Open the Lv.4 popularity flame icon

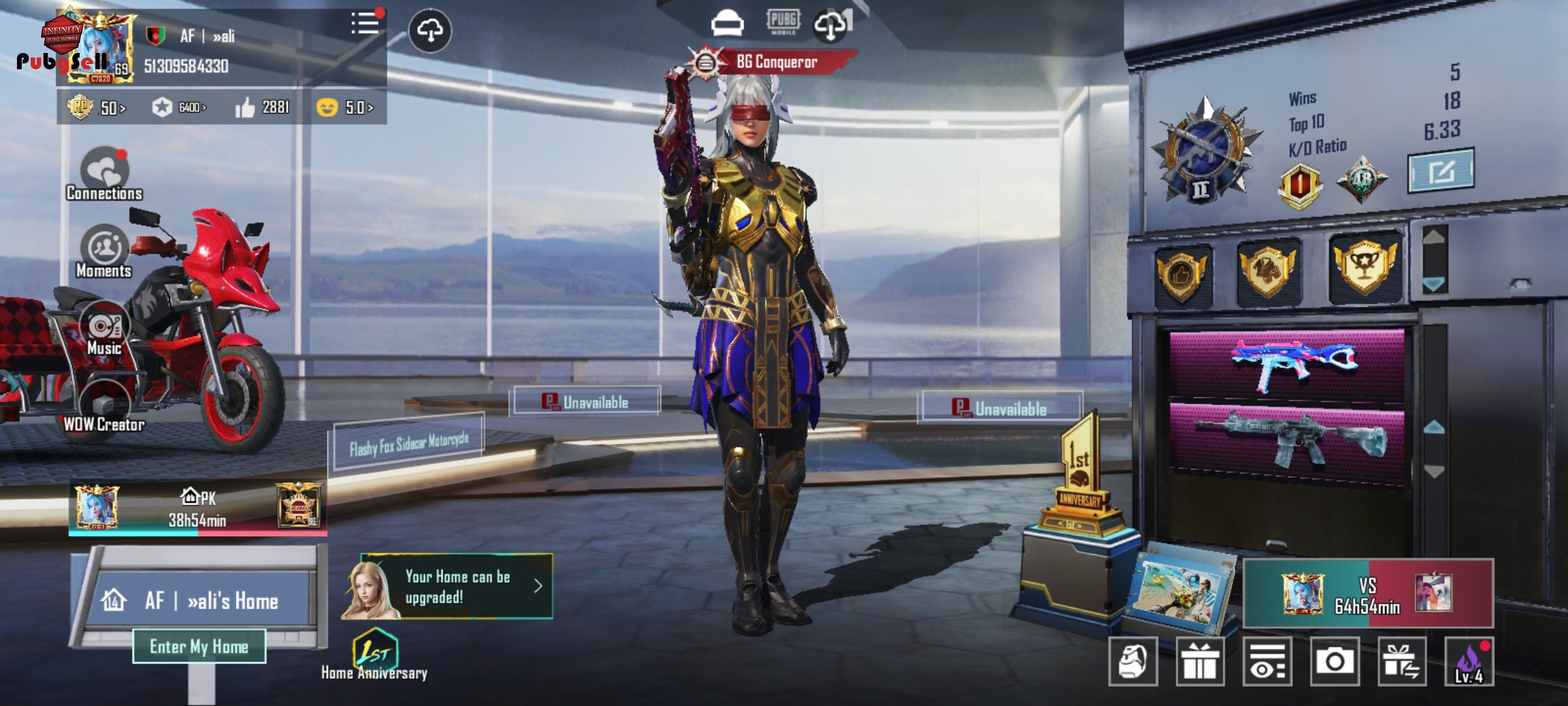1469,662
